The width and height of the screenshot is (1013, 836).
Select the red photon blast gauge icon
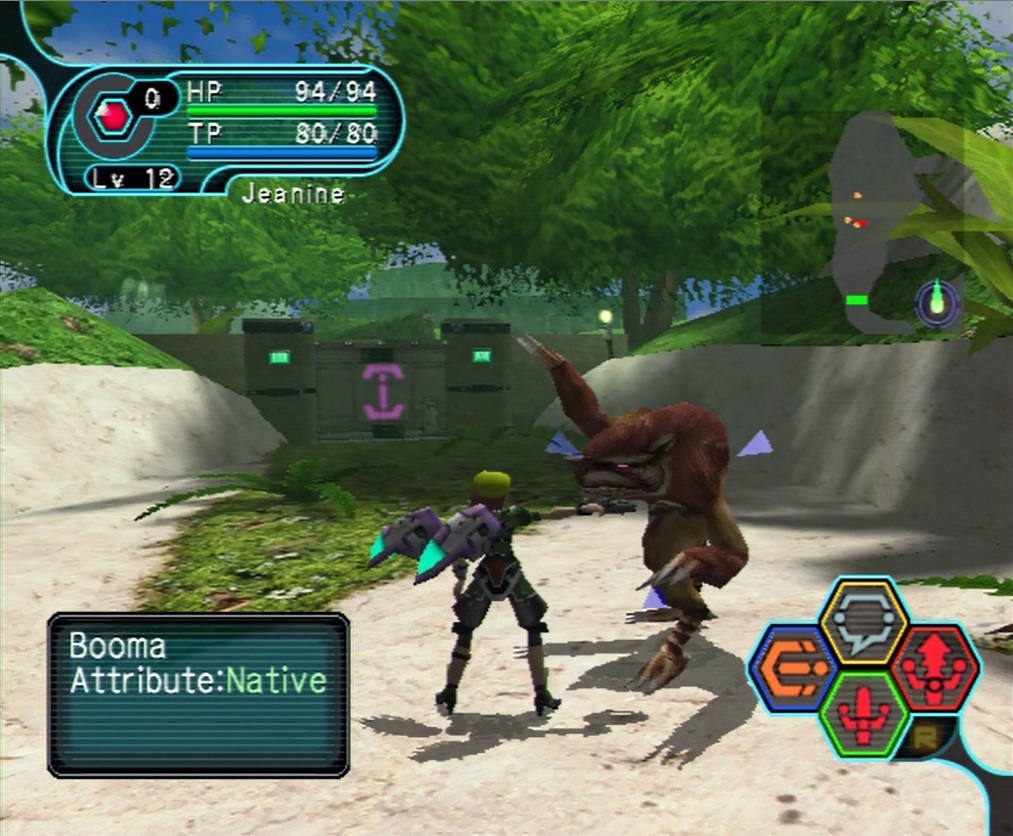click(112, 117)
